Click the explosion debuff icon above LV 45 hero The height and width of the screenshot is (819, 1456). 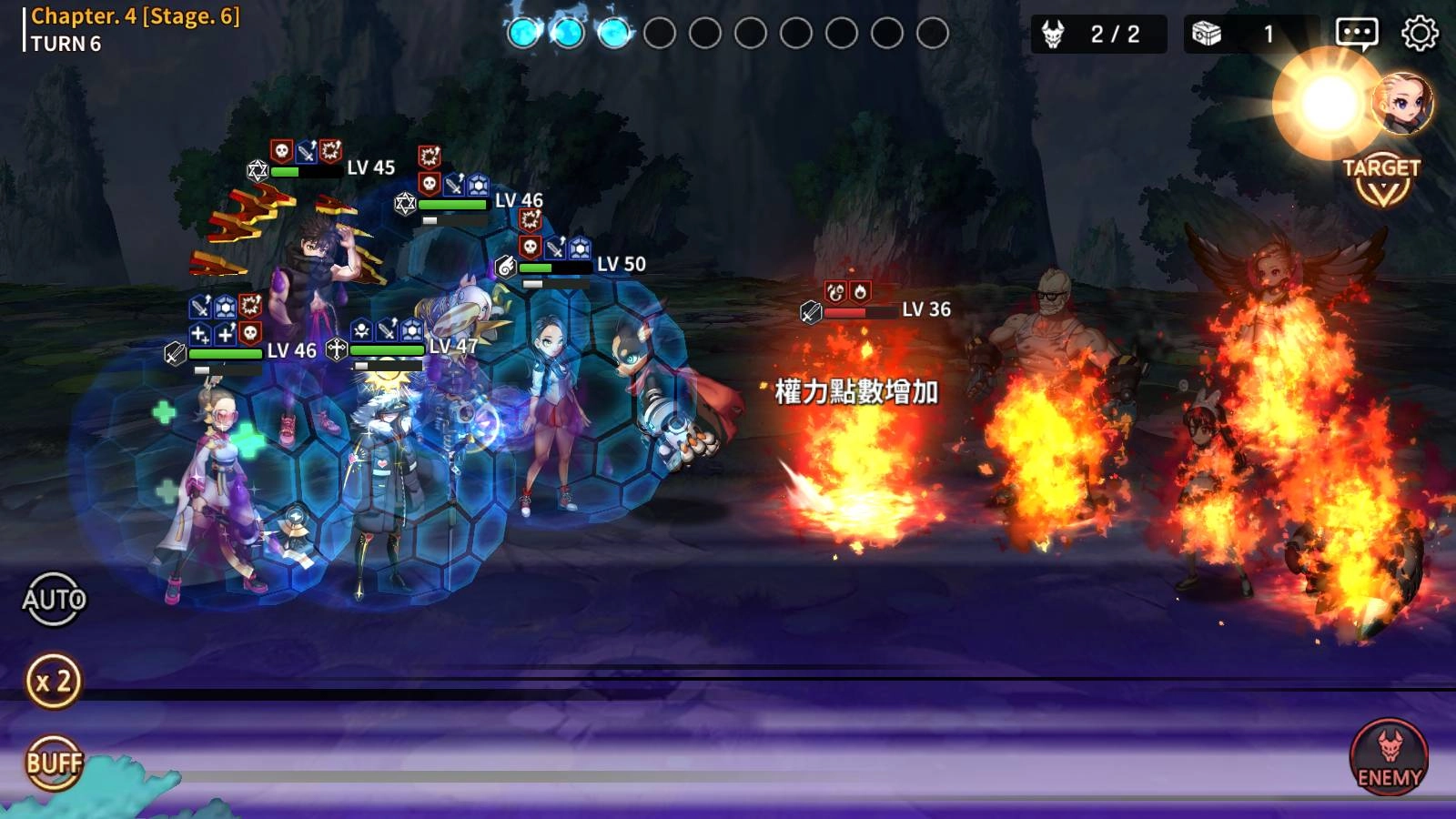tap(330, 149)
